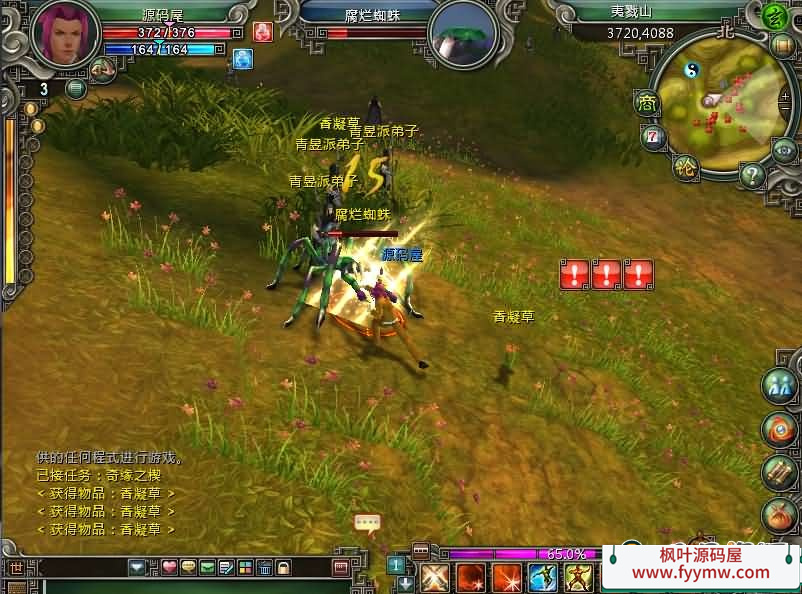Open the question mark help button
Screen dimensions: 802x594
point(752,176)
